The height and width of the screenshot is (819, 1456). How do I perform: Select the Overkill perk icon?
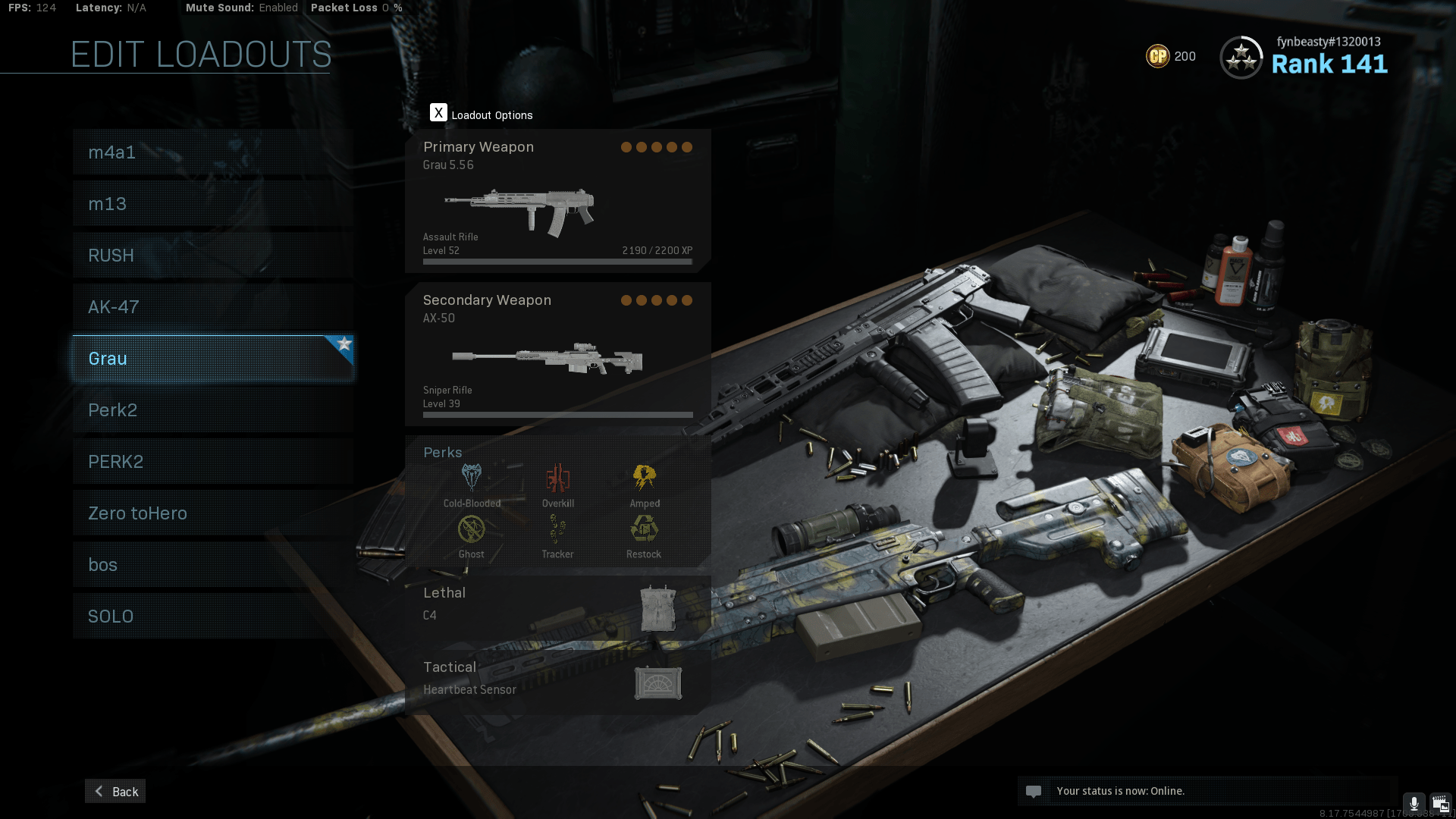558,478
